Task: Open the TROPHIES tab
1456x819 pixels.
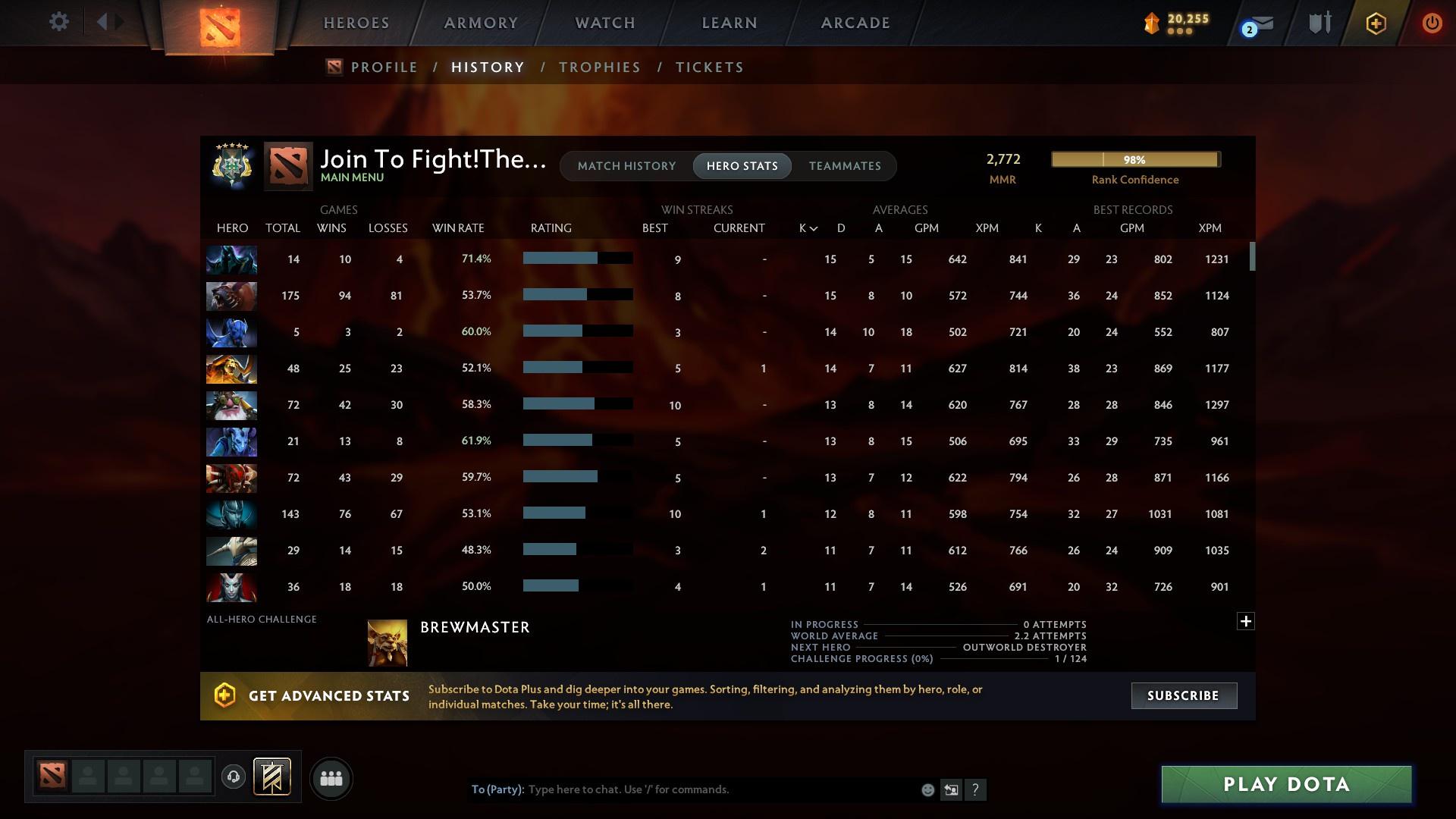Action: pyautogui.click(x=599, y=67)
